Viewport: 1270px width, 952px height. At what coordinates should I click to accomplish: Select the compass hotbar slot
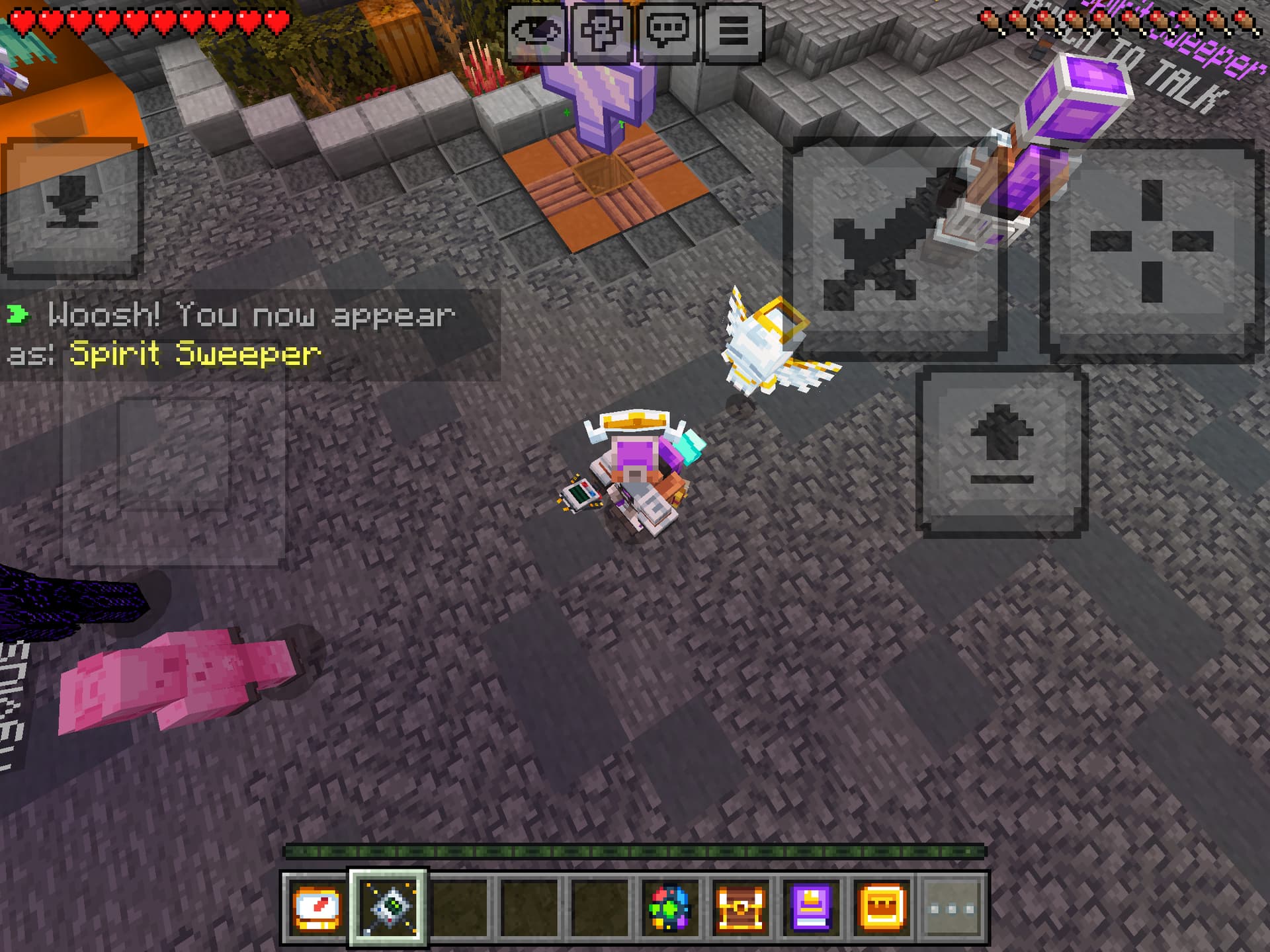coord(317,908)
